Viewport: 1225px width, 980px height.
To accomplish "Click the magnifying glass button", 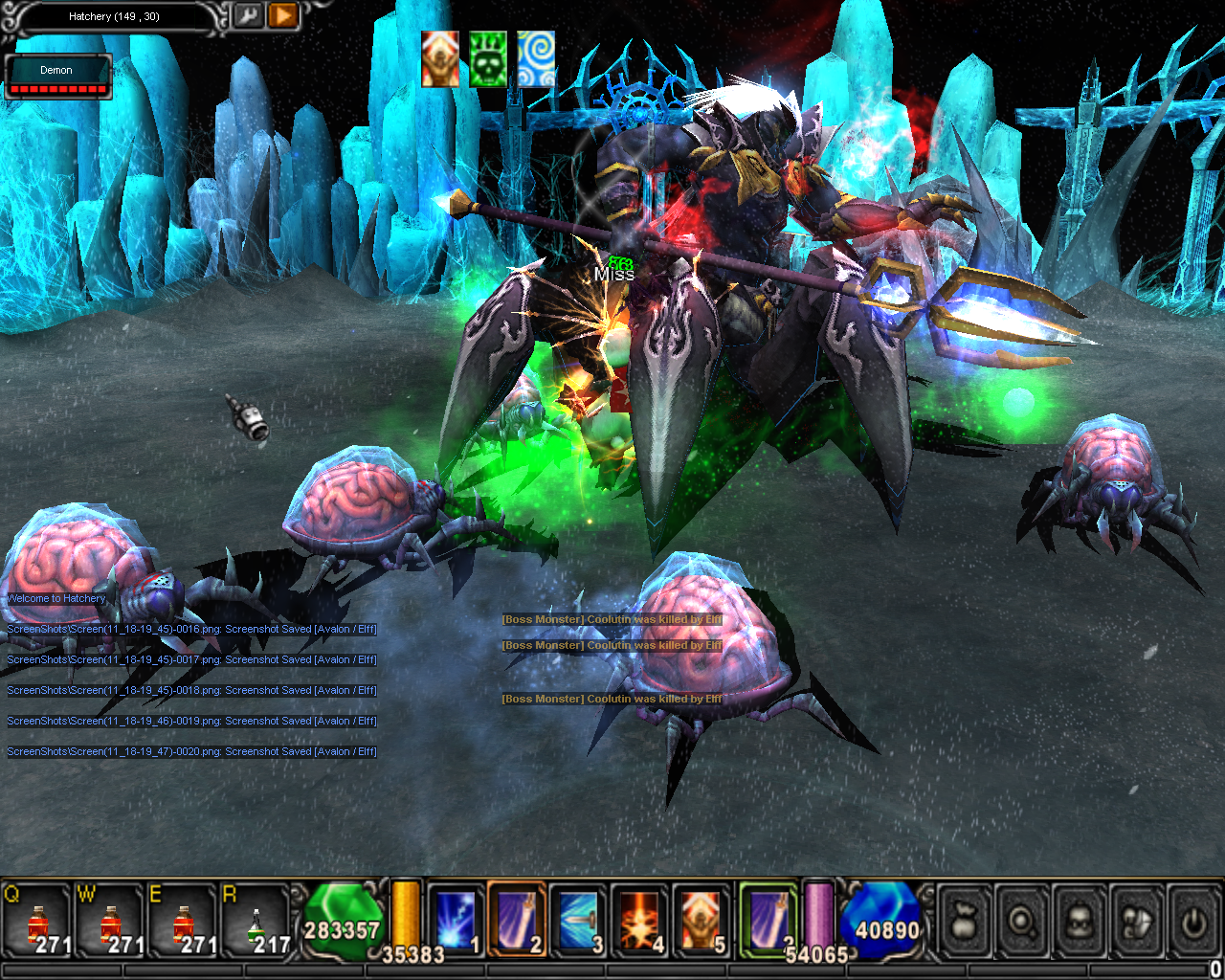I will pos(1022,922).
